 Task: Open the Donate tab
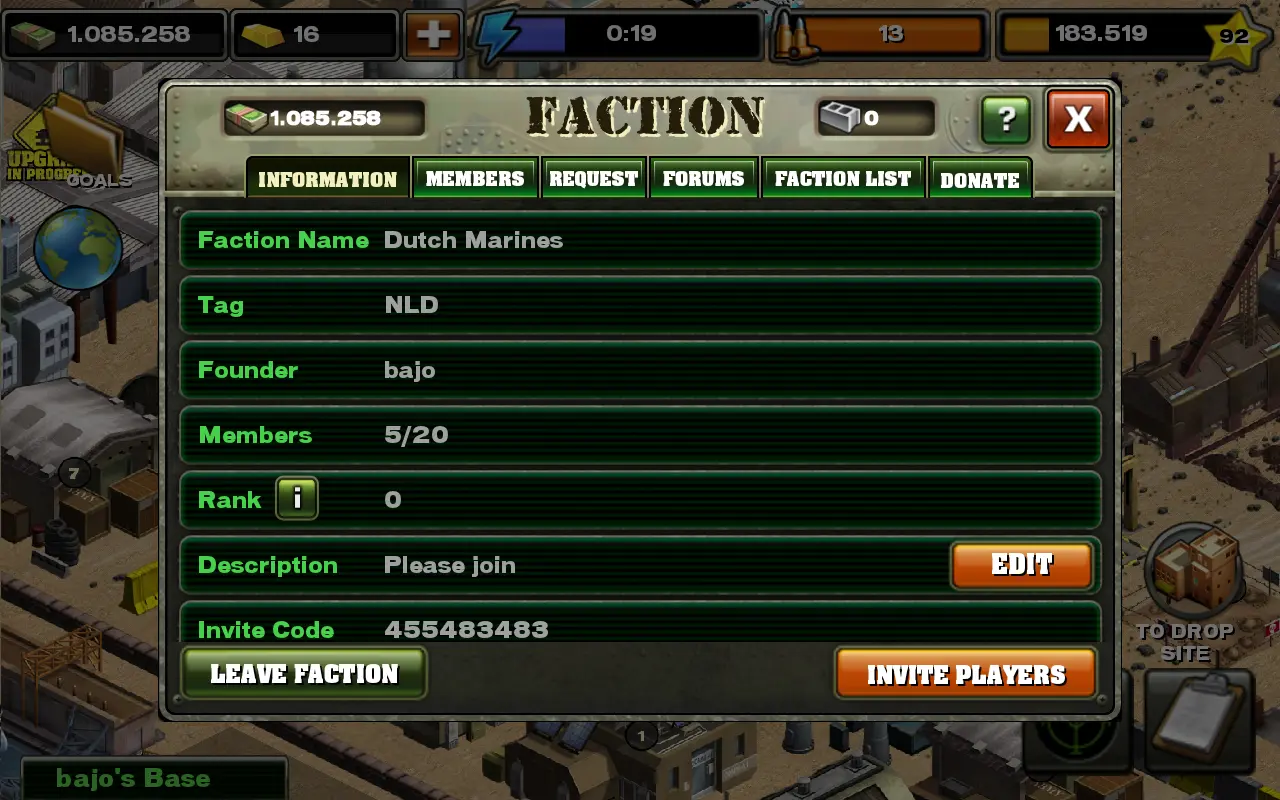click(979, 180)
